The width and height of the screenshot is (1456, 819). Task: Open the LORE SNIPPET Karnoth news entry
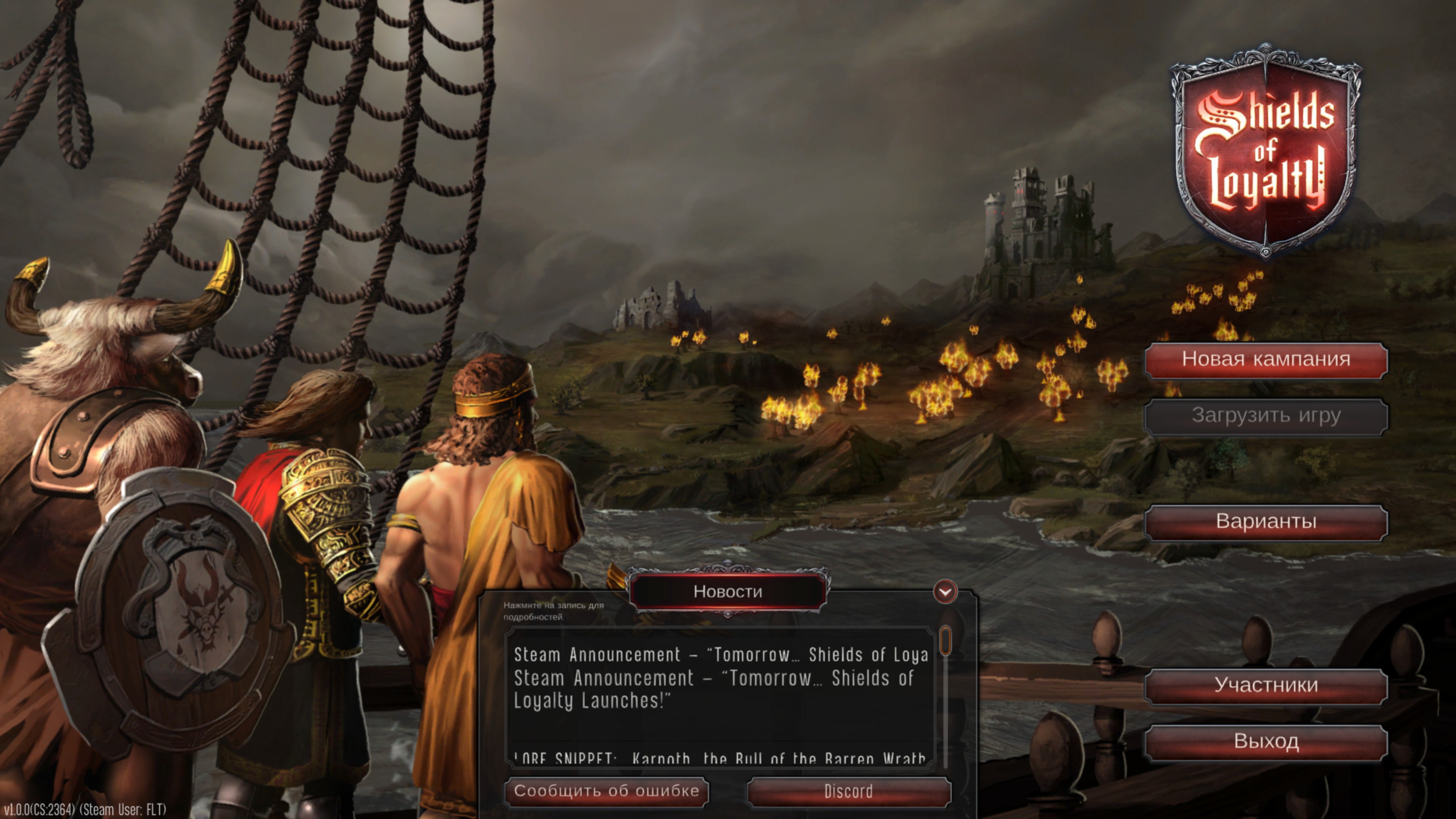719,758
